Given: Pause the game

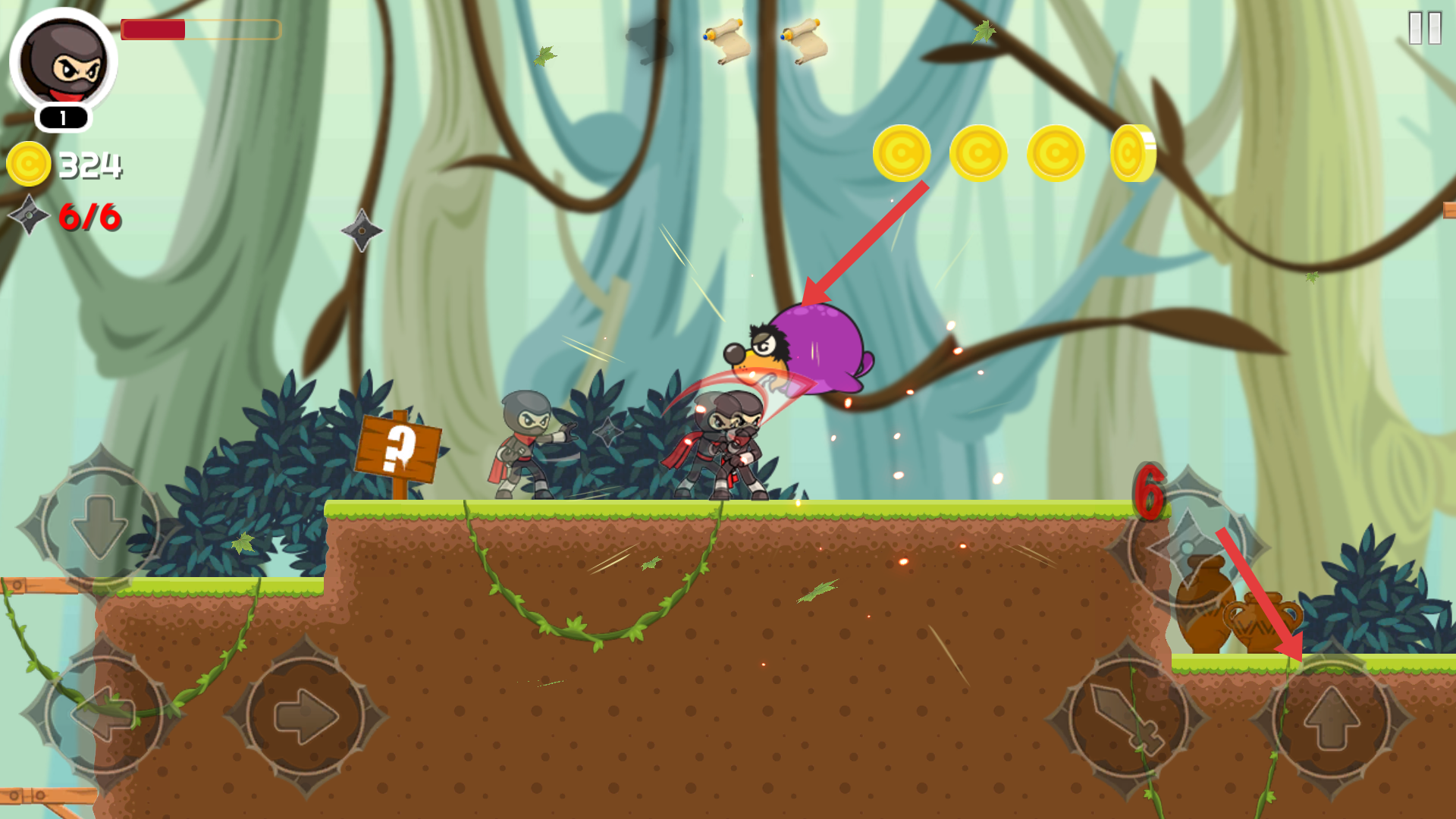Looking at the screenshot, I should pos(1424,28).
